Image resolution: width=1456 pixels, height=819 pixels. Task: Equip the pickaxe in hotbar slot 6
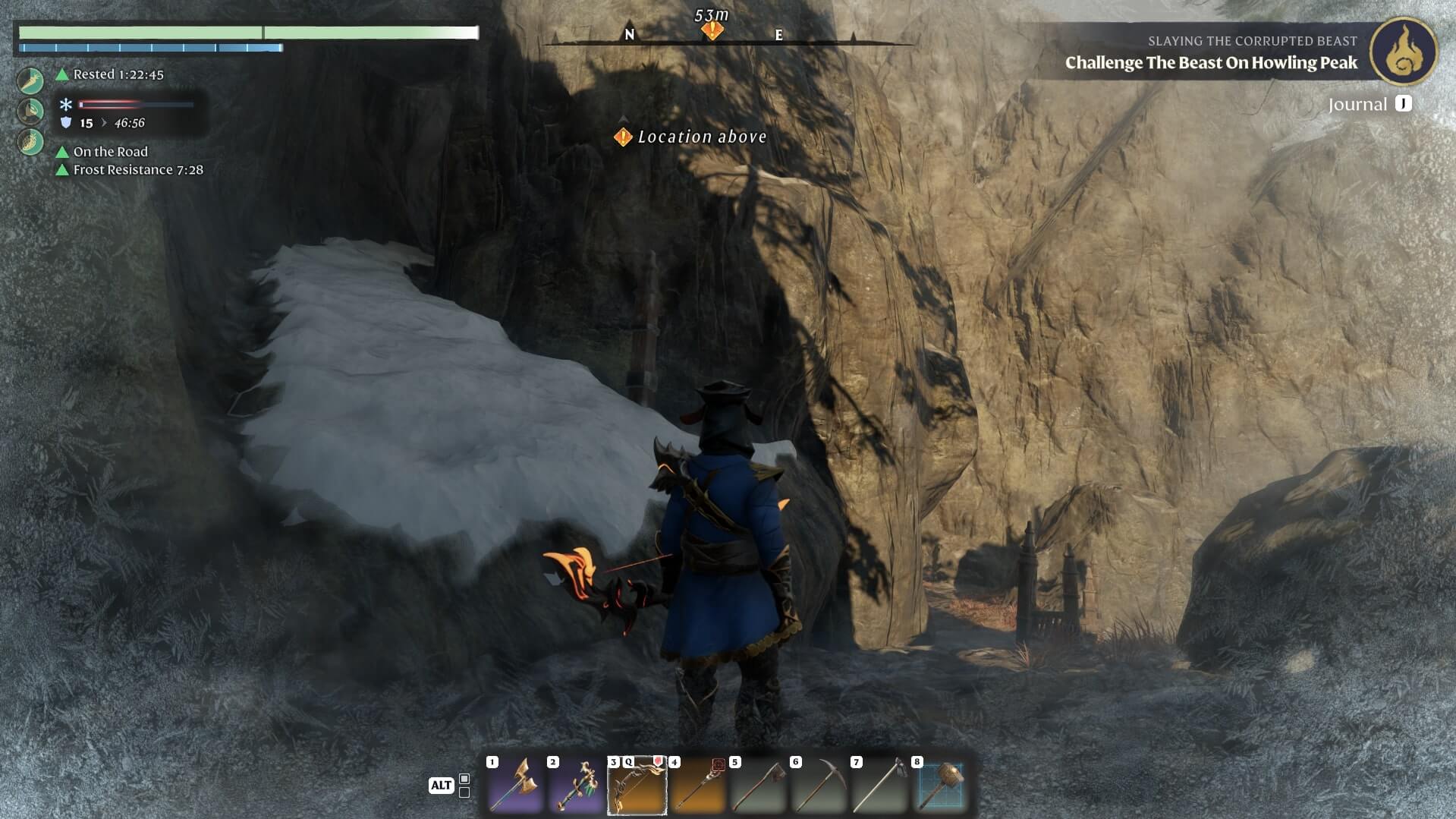[819, 785]
